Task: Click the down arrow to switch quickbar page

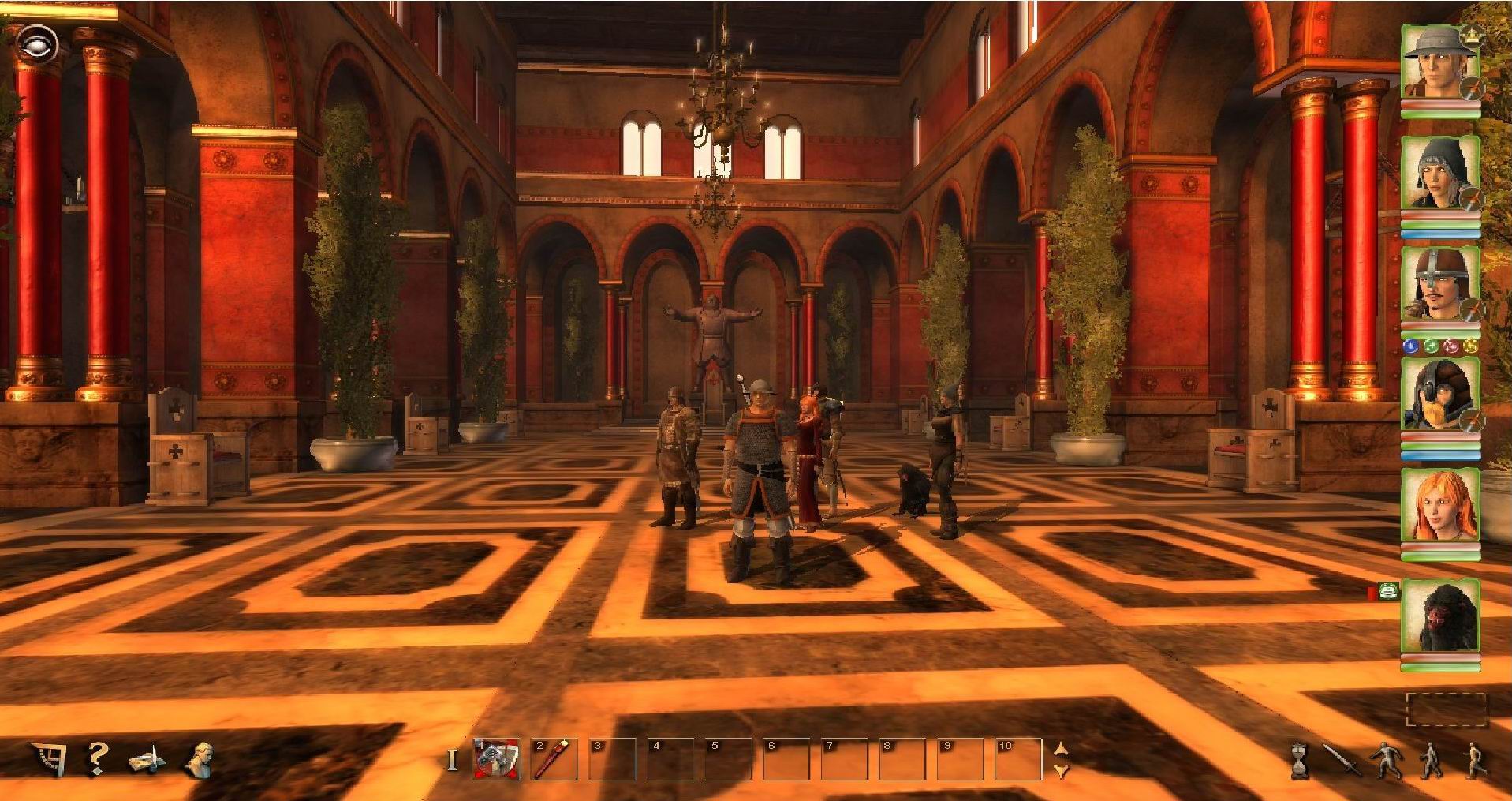Action: click(x=1060, y=769)
